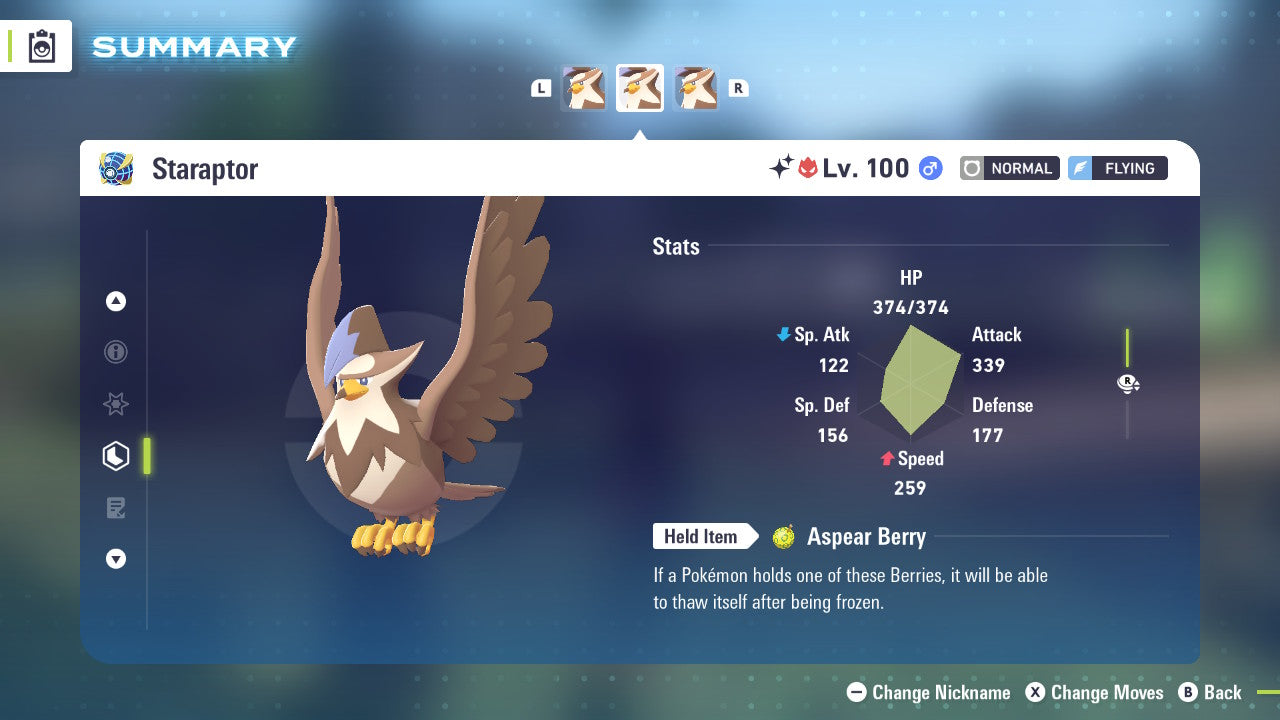Click the Back button
Screen dimensions: 1280x720
point(1211,692)
